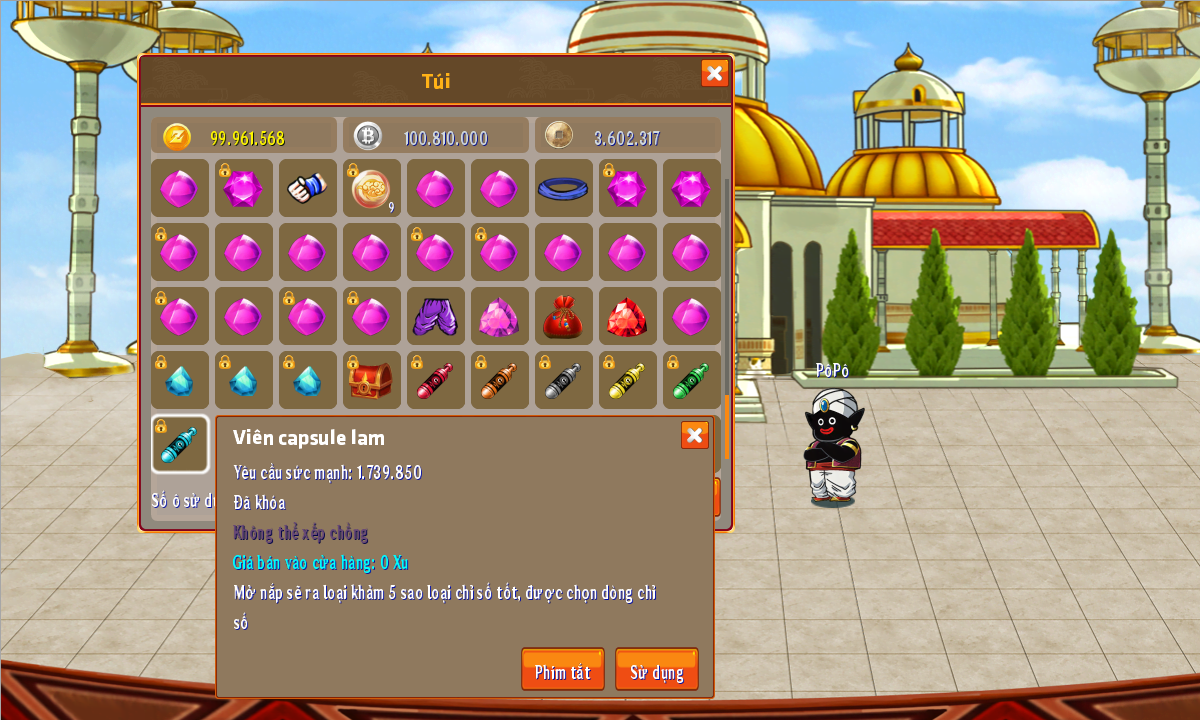
Task: Close the Viên capsule lam tooltip
Action: pyautogui.click(x=695, y=435)
